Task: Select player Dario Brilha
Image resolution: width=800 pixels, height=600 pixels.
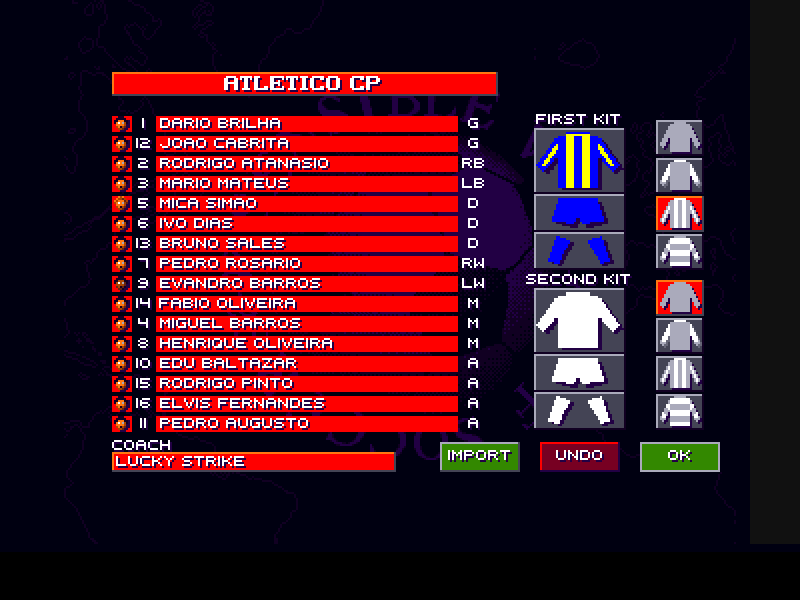Action: (x=306, y=124)
